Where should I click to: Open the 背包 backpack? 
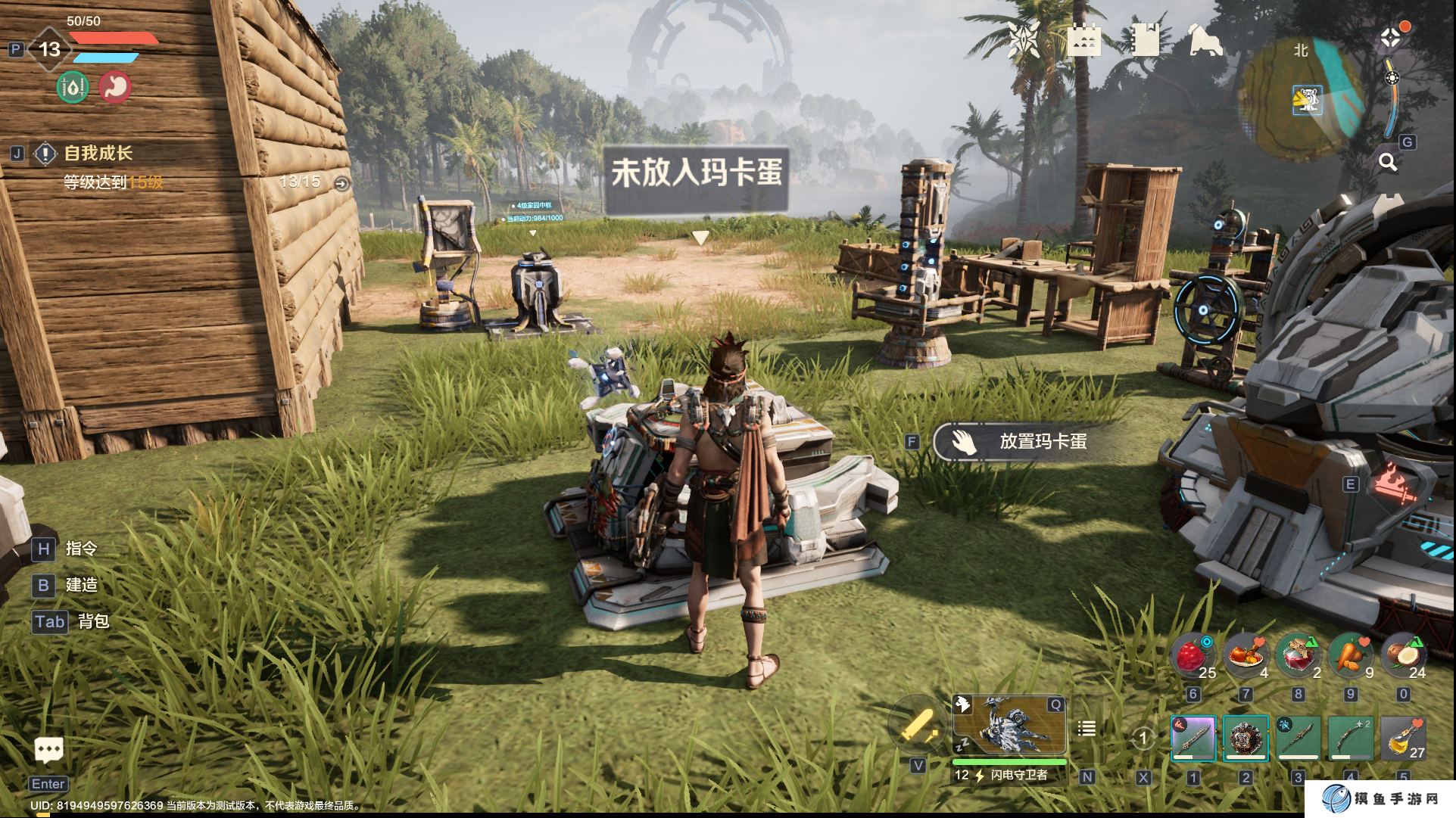pyautogui.click(x=92, y=621)
